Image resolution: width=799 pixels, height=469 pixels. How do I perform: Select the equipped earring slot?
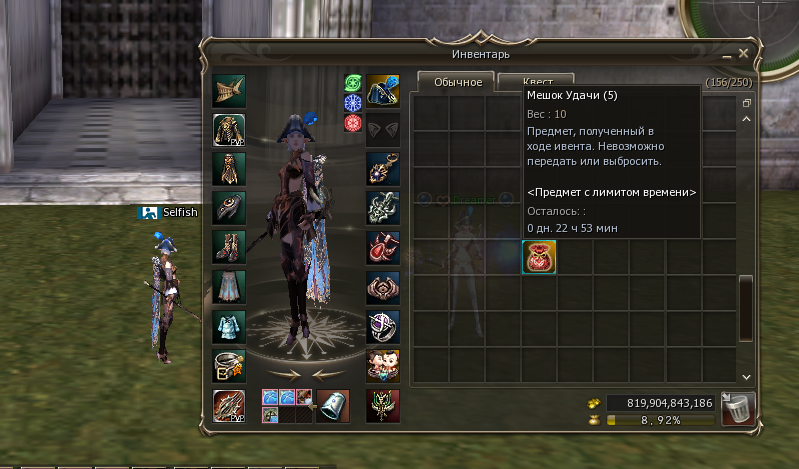click(383, 168)
